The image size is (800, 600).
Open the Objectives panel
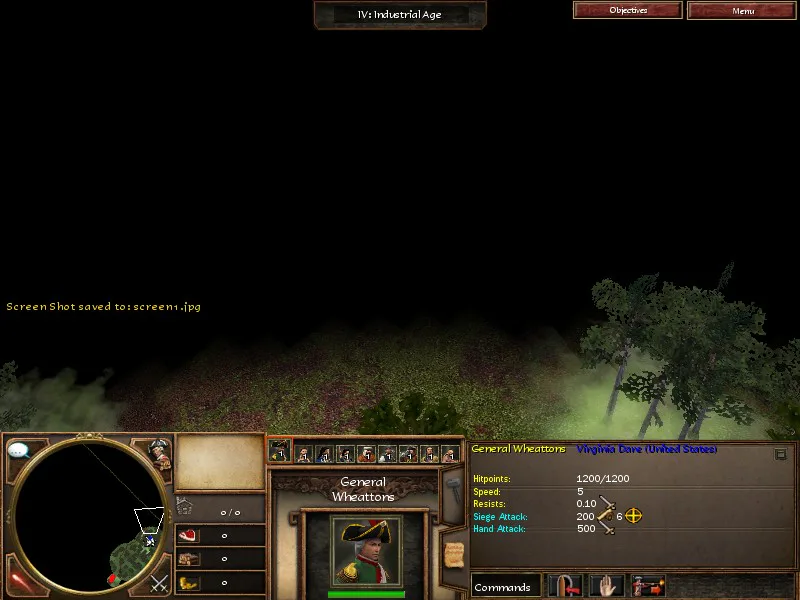pyautogui.click(x=628, y=10)
